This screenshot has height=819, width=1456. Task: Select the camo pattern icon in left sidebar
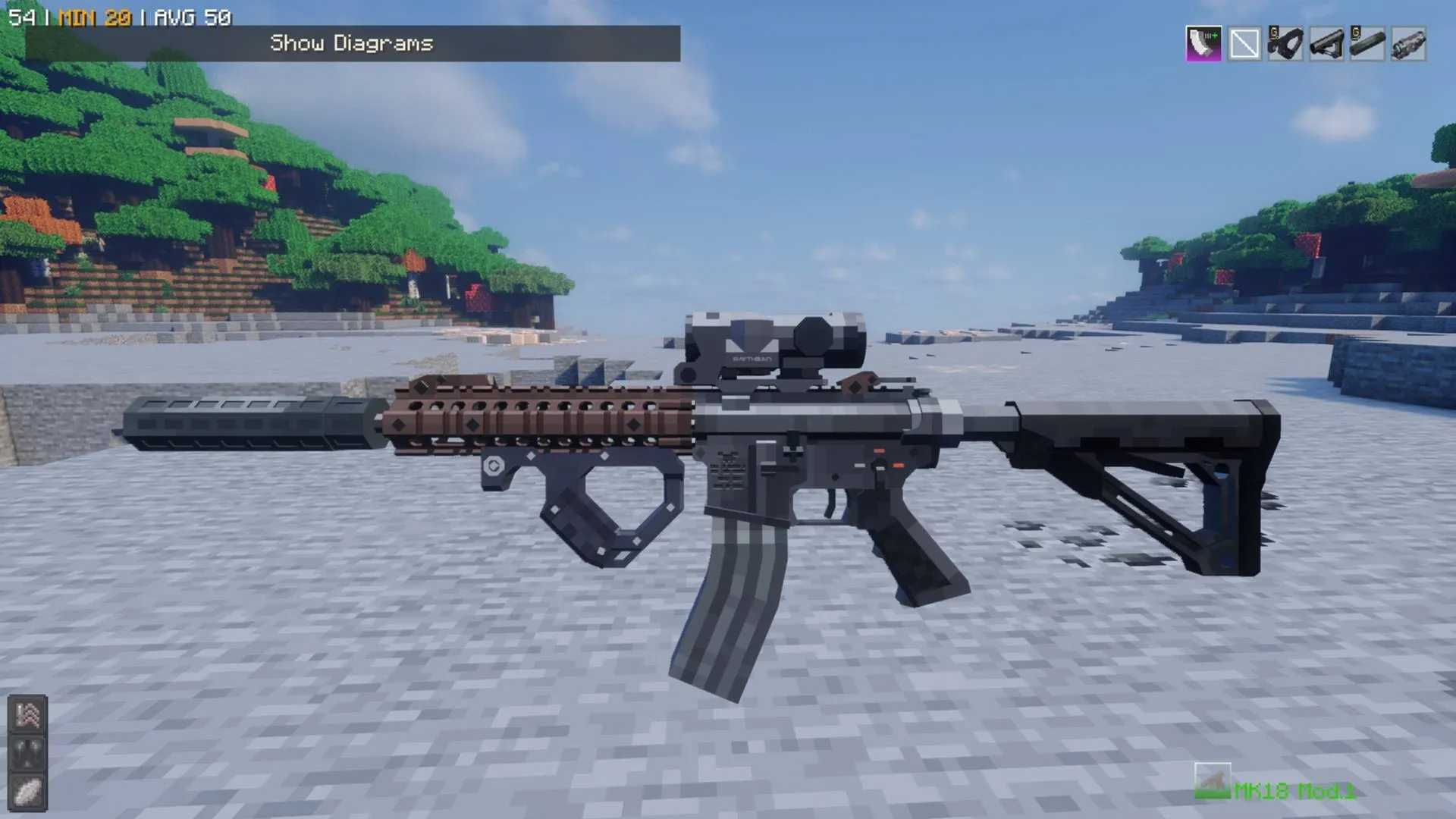click(27, 715)
